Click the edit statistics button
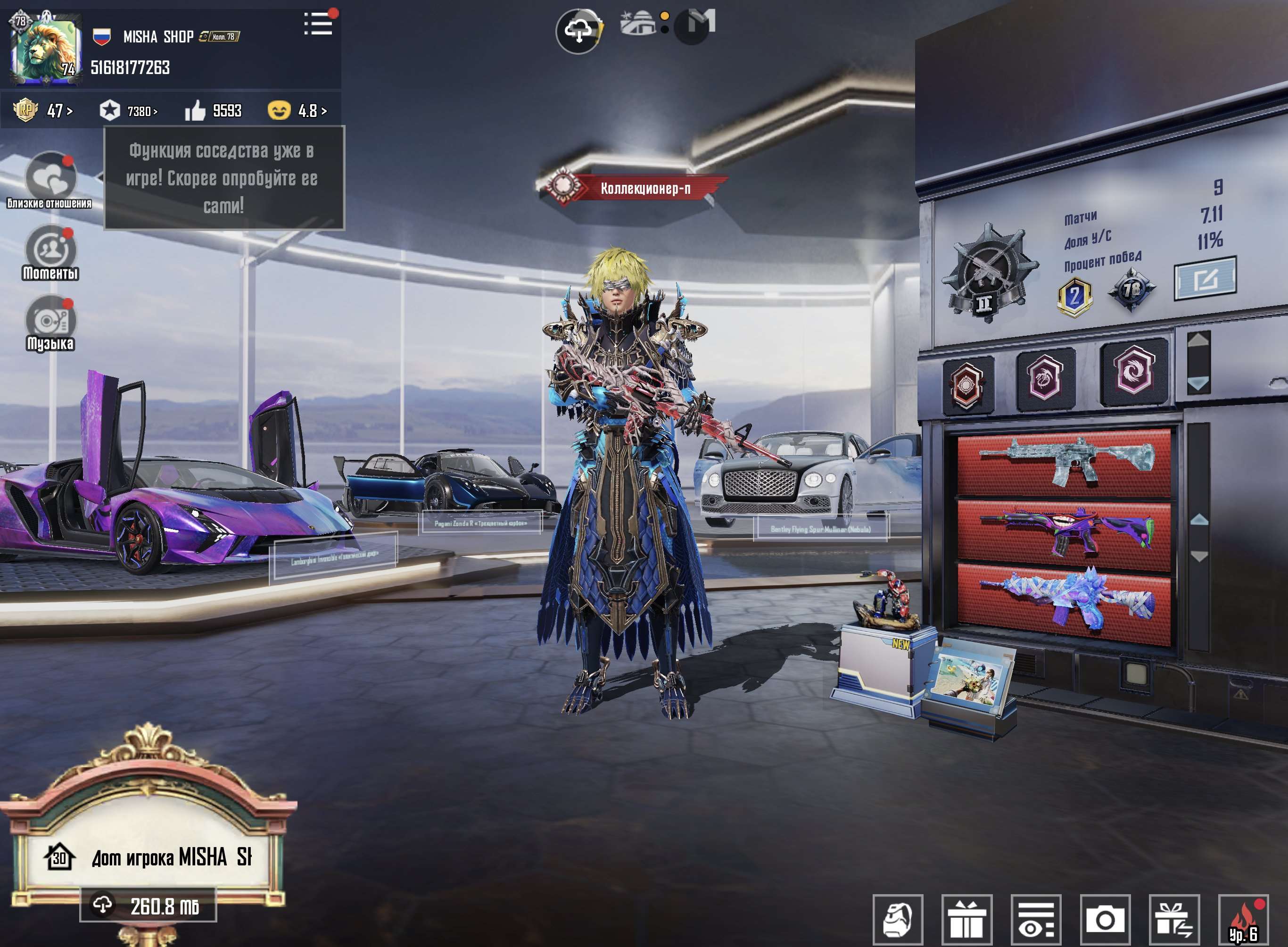The height and width of the screenshot is (947, 1288). (x=1205, y=279)
